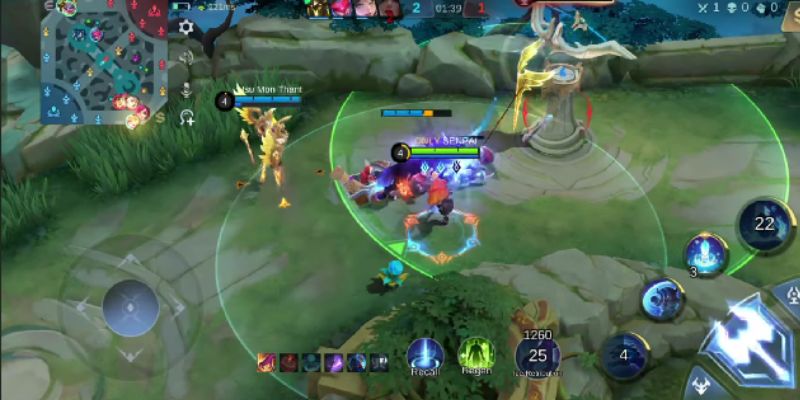
Task: Trigger the skill on 22 second cooldown
Action: tap(765, 225)
